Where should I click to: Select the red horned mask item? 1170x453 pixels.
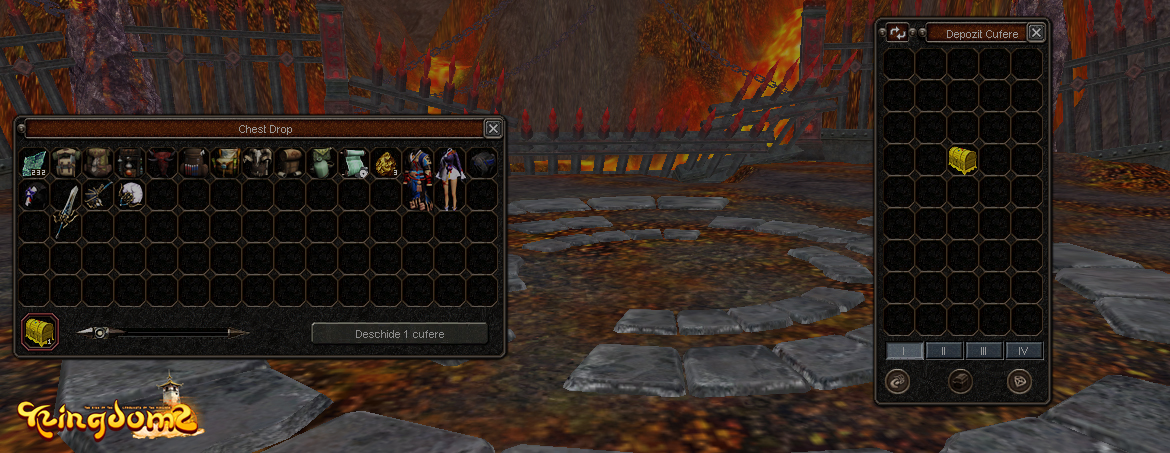tap(163, 162)
